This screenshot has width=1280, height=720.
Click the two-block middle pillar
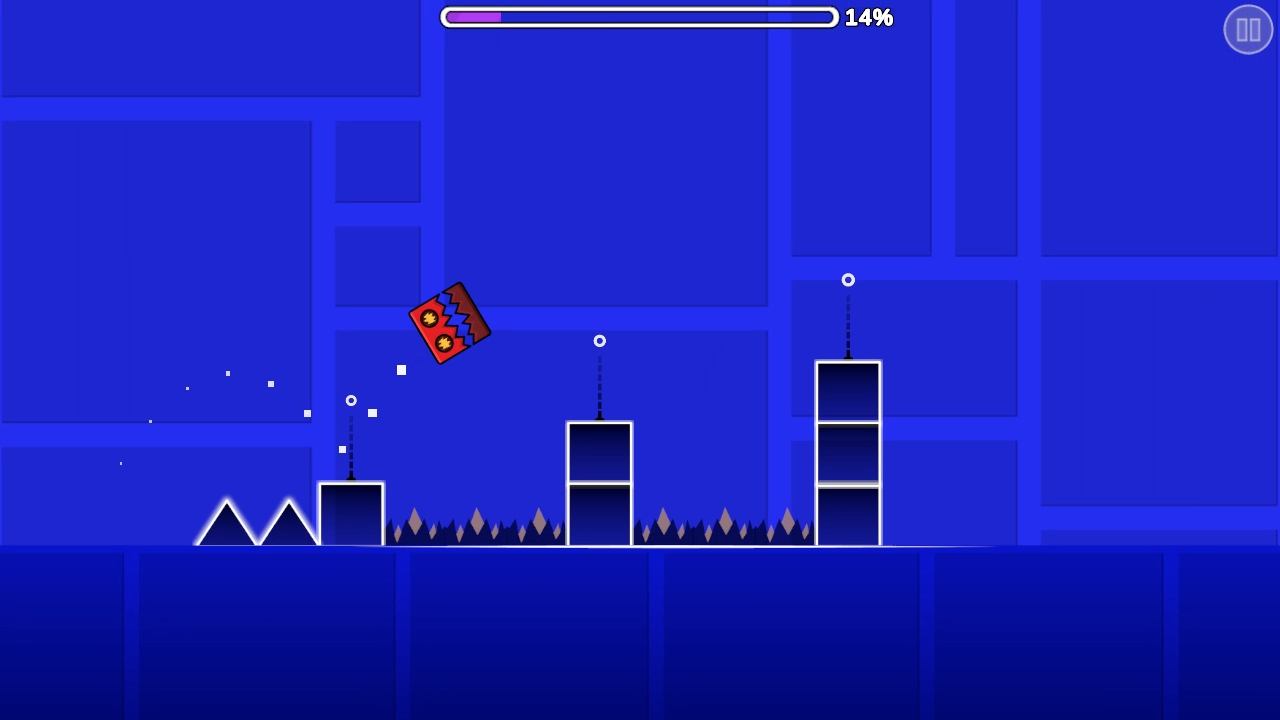(599, 485)
